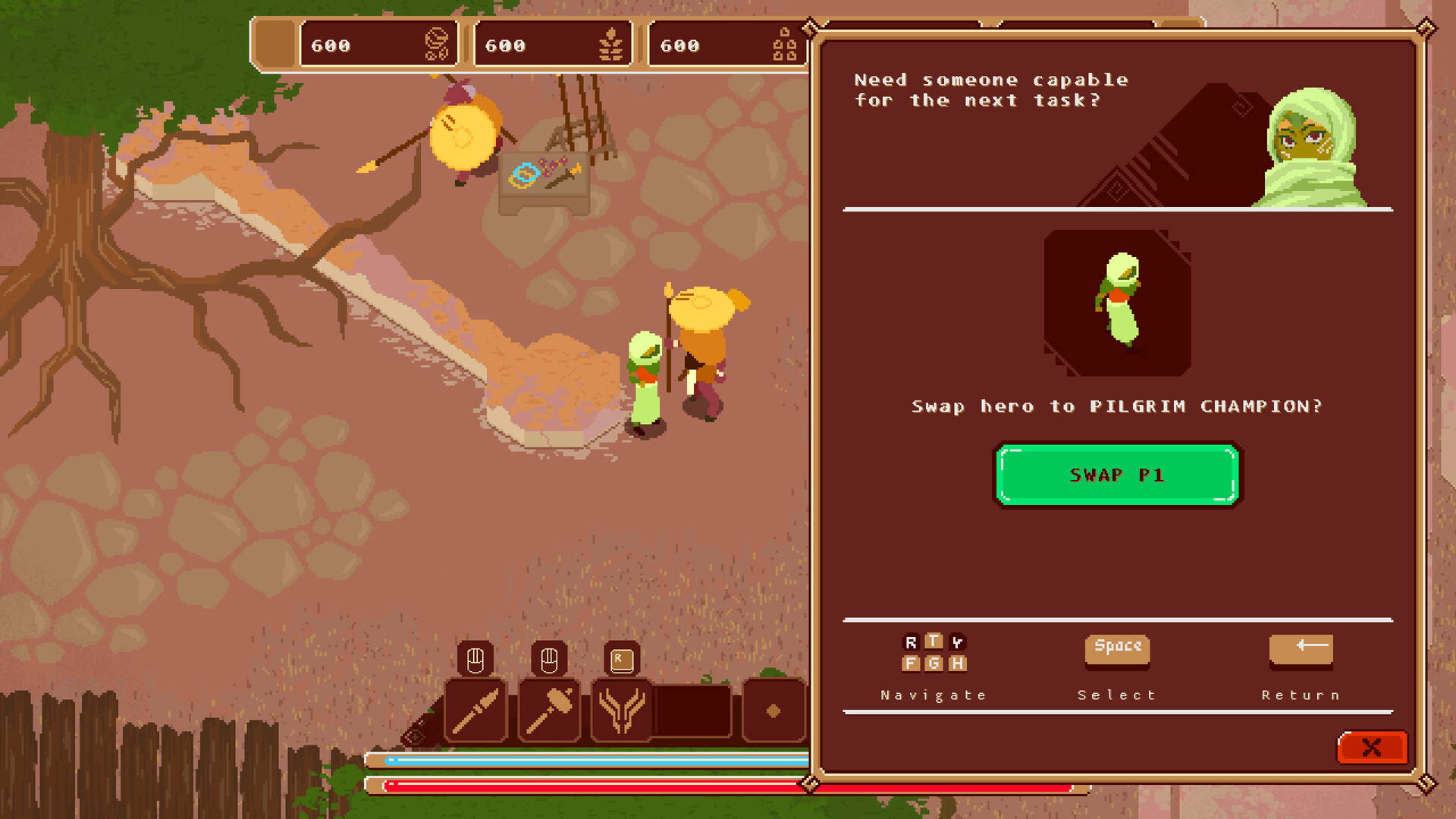The height and width of the screenshot is (819, 1456).
Task: Click the R key prompt above the hotbar
Action: pyautogui.click(x=621, y=659)
